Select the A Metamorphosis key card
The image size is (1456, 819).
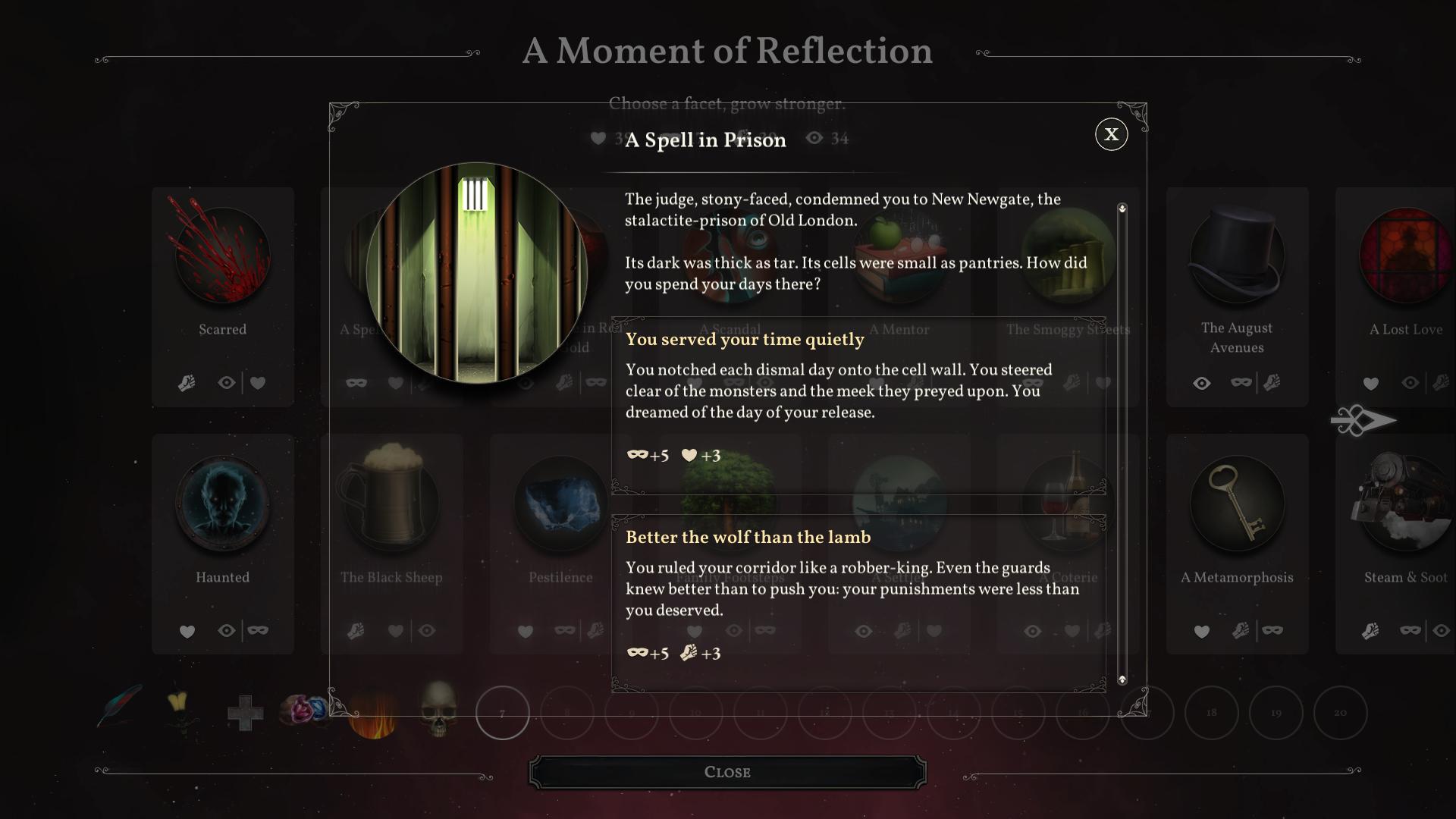pyautogui.click(x=1237, y=543)
